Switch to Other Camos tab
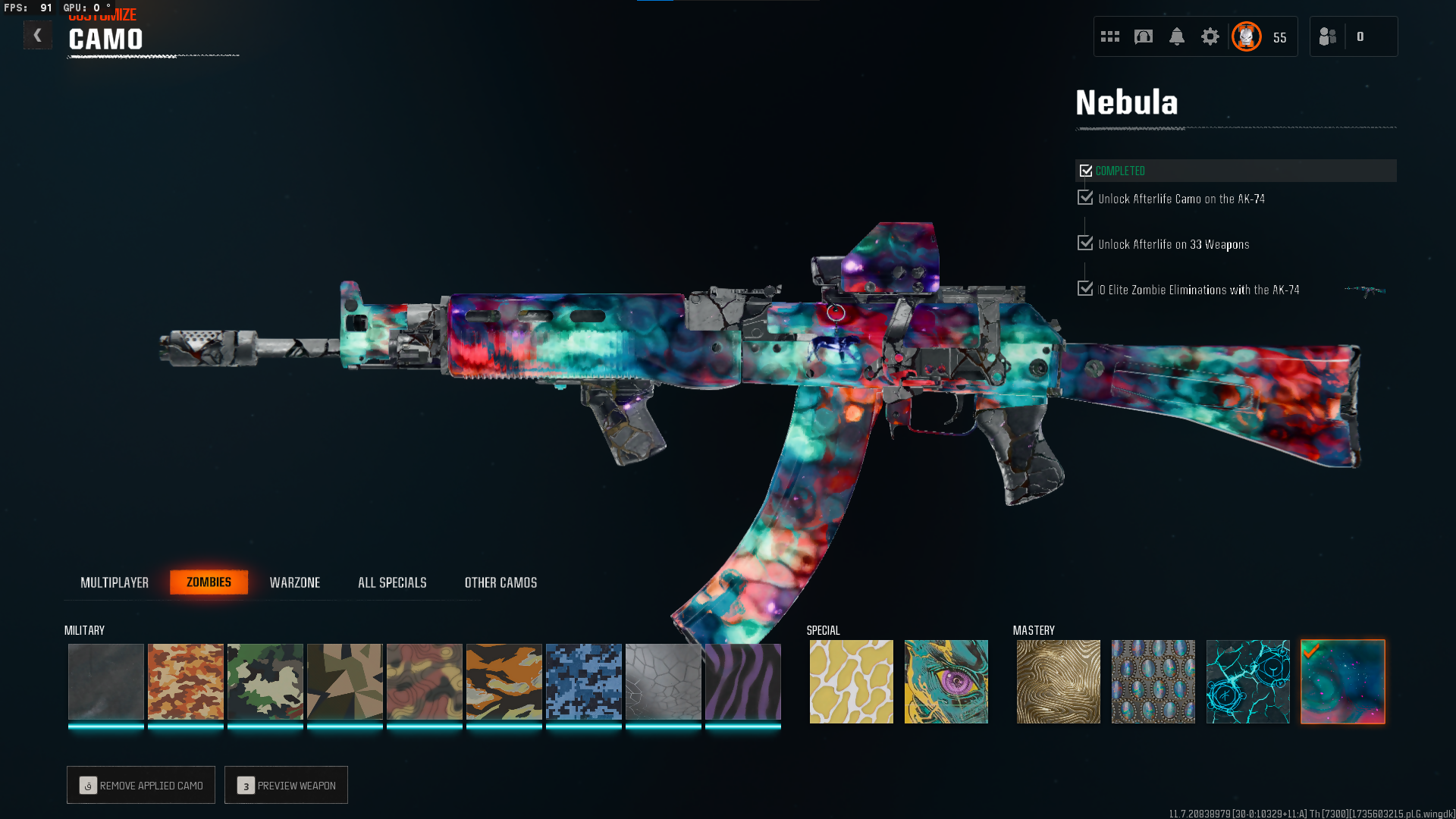 (500, 582)
